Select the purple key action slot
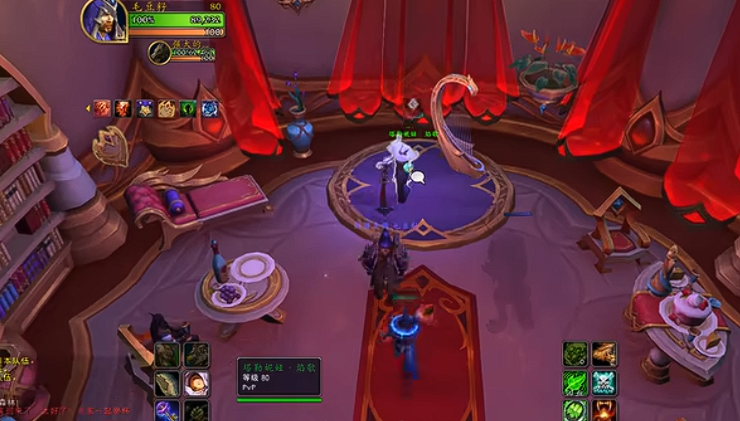Image resolution: width=740 pixels, height=421 pixels. pyautogui.click(x=167, y=410)
